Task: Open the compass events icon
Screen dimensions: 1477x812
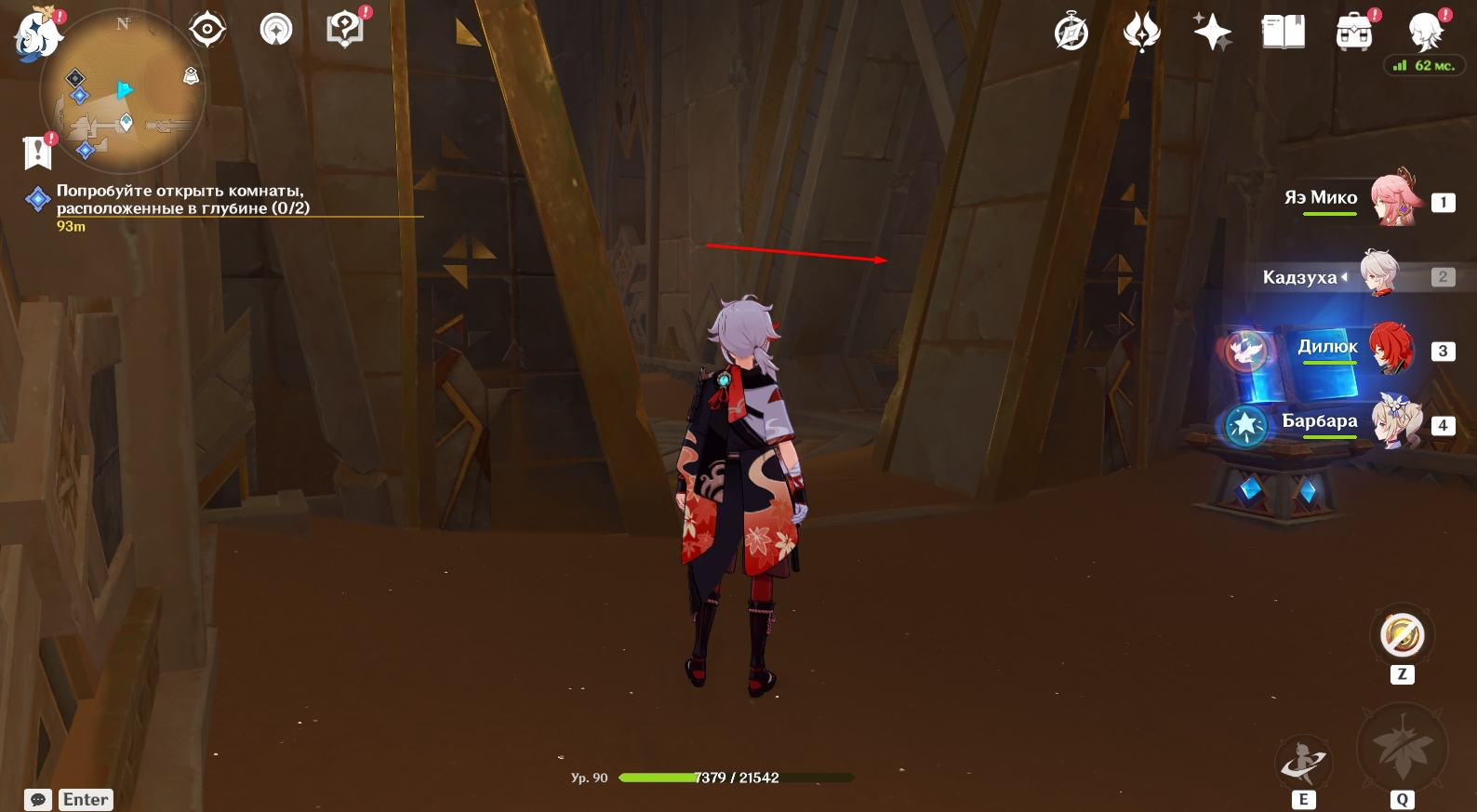Action: click(x=1071, y=33)
